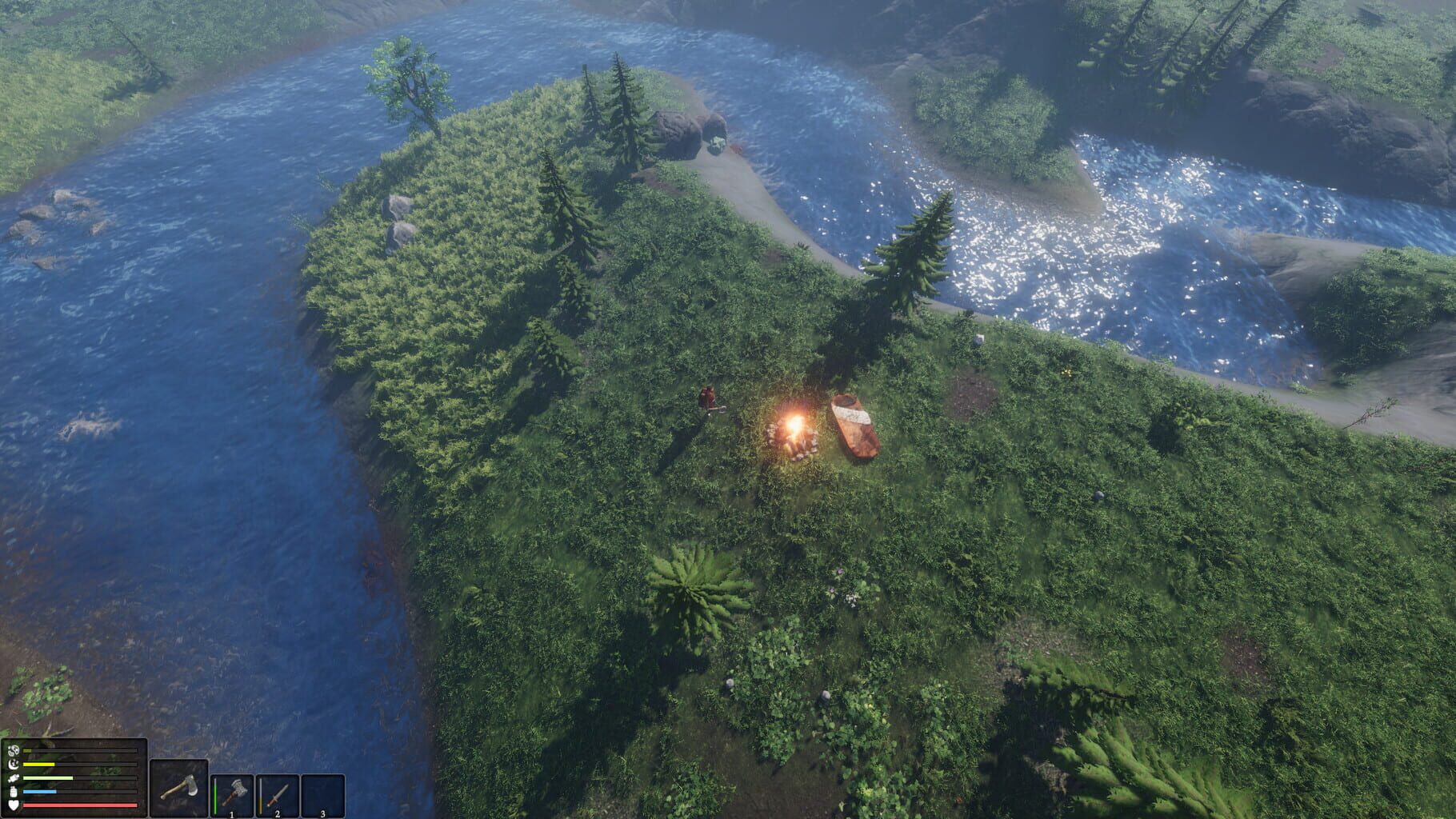This screenshot has height=819, width=1456.
Task: Click the yellow sleep meter bar
Action: (x=38, y=764)
